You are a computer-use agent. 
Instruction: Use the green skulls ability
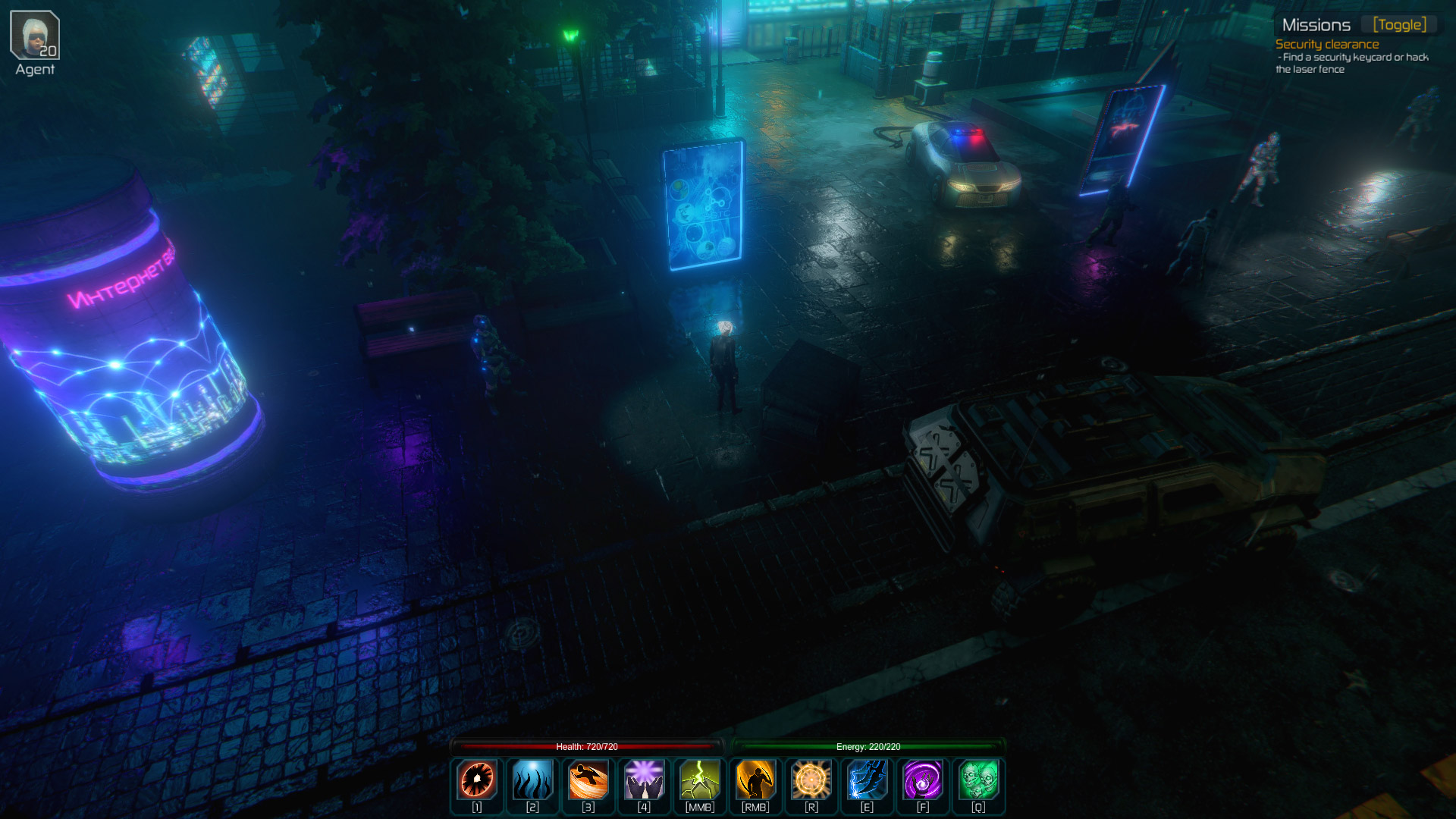click(x=978, y=780)
